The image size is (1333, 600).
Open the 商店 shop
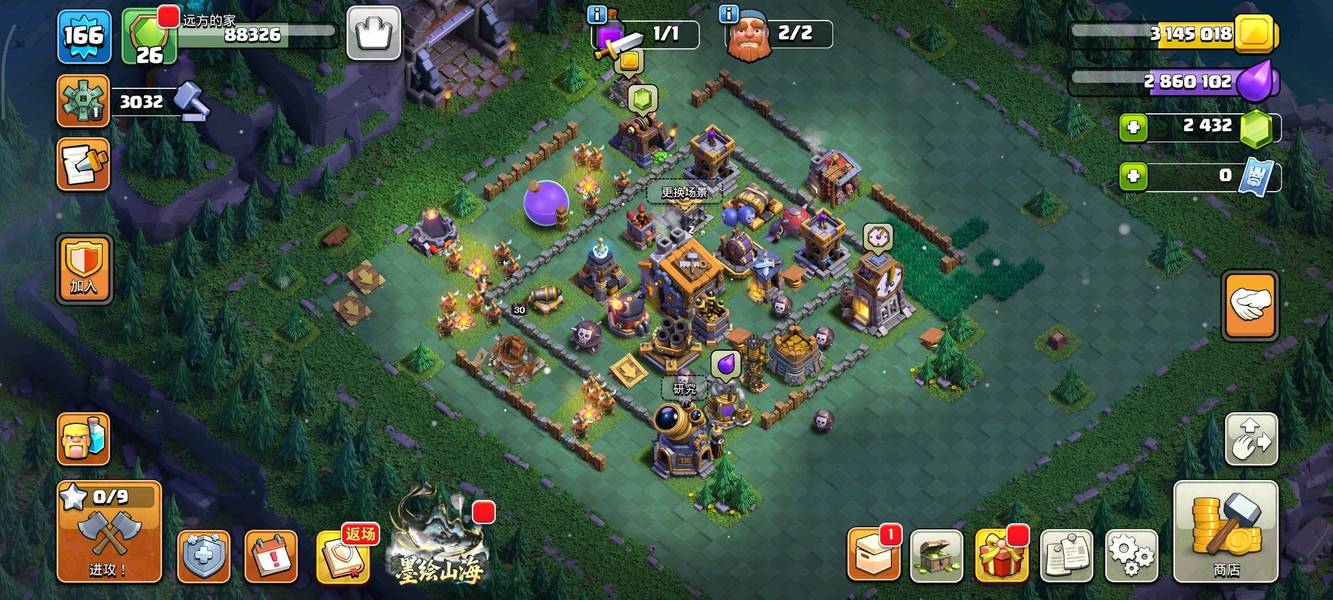pyautogui.click(x=1225, y=531)
